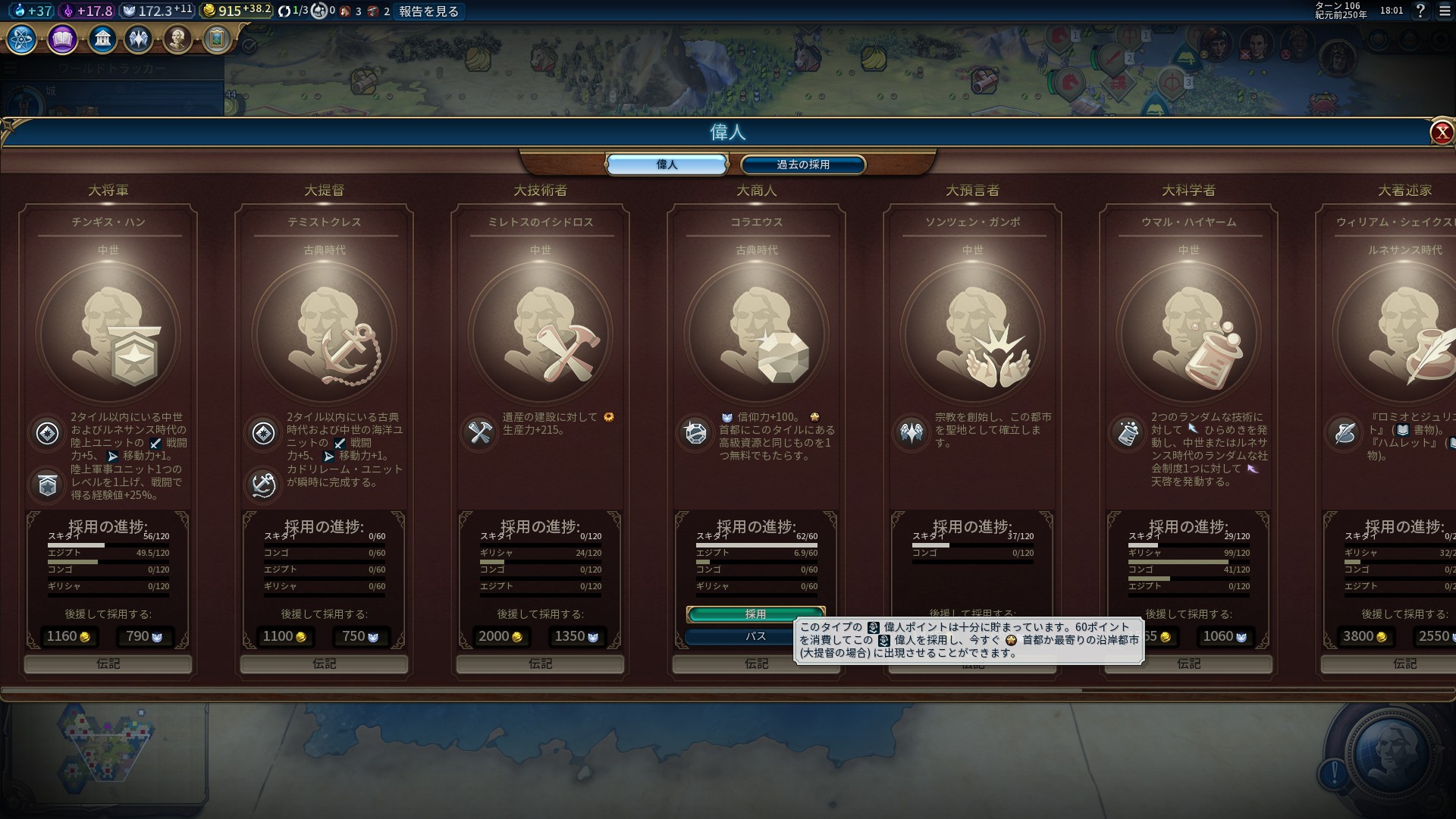Patronize Great Scientist for 1060 faith

pyautogui.click(x=1225, y=637)
